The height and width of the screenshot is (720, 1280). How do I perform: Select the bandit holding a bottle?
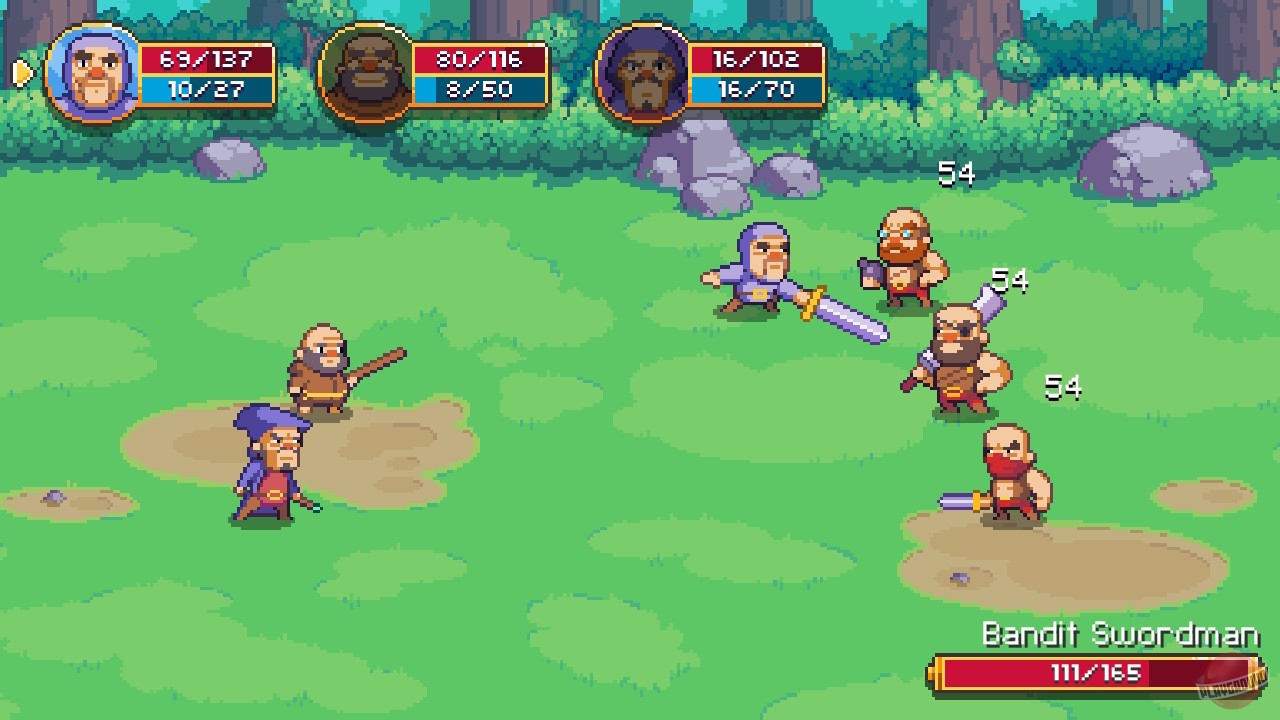click(905, 250)
